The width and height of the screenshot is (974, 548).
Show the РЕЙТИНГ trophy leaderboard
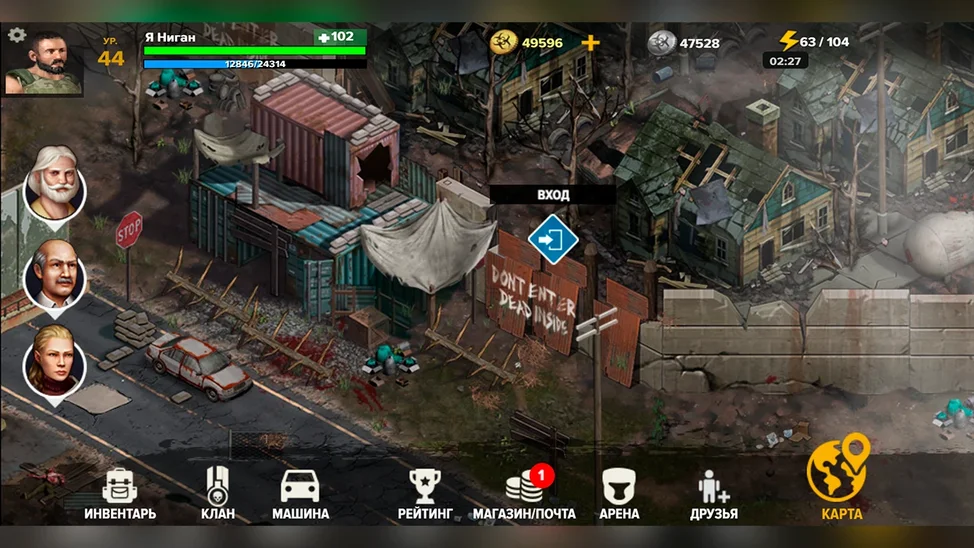pos(425,494)
